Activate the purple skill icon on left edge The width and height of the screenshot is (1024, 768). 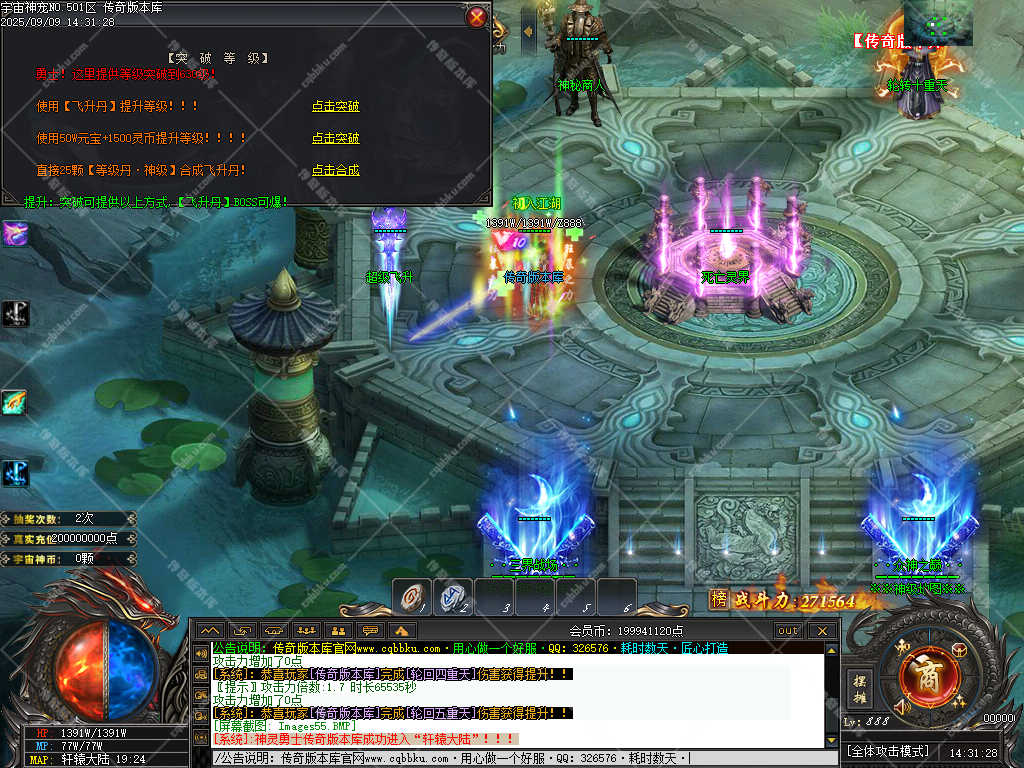15,234
